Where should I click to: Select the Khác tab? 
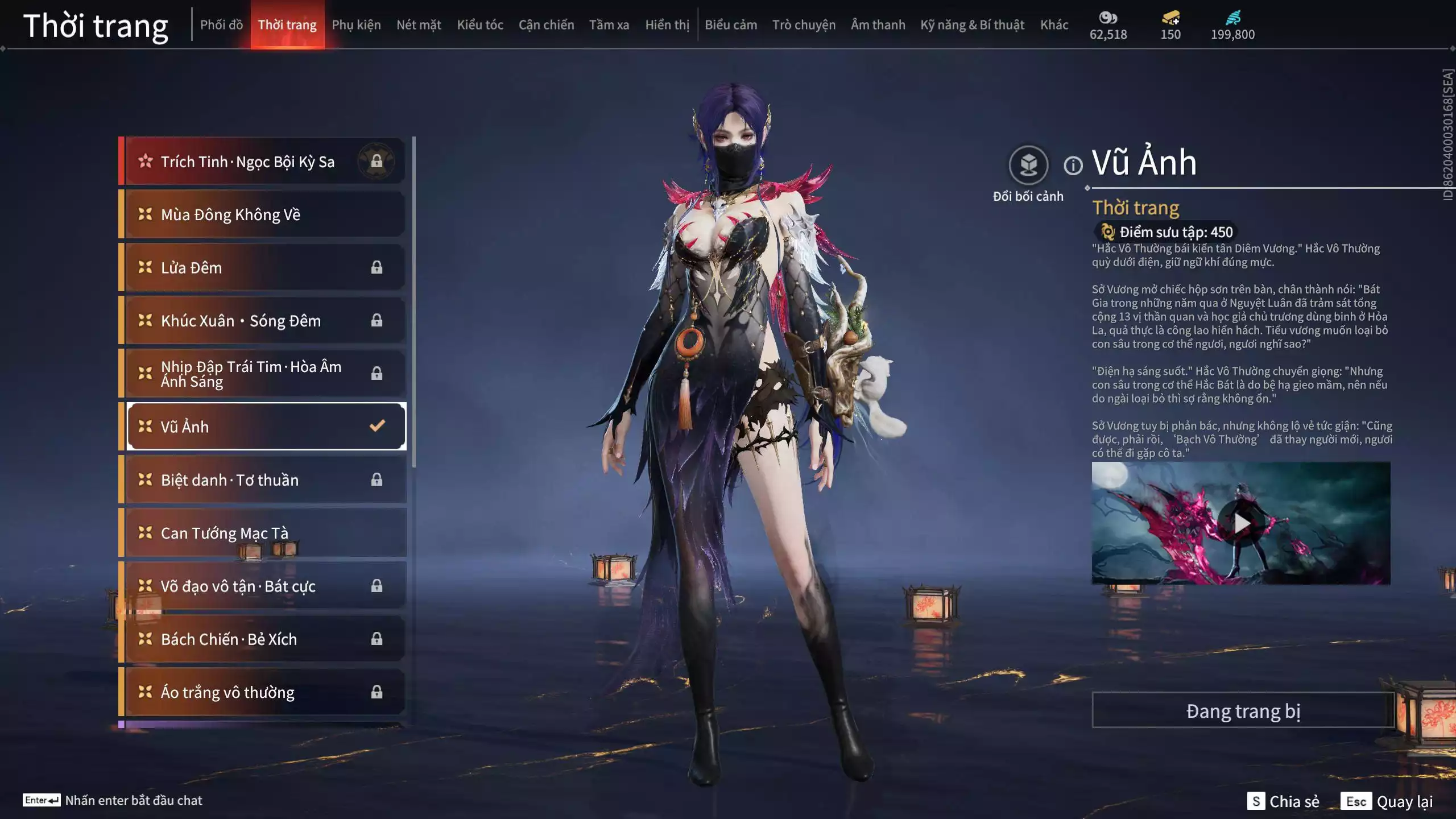pos(1054,25)
